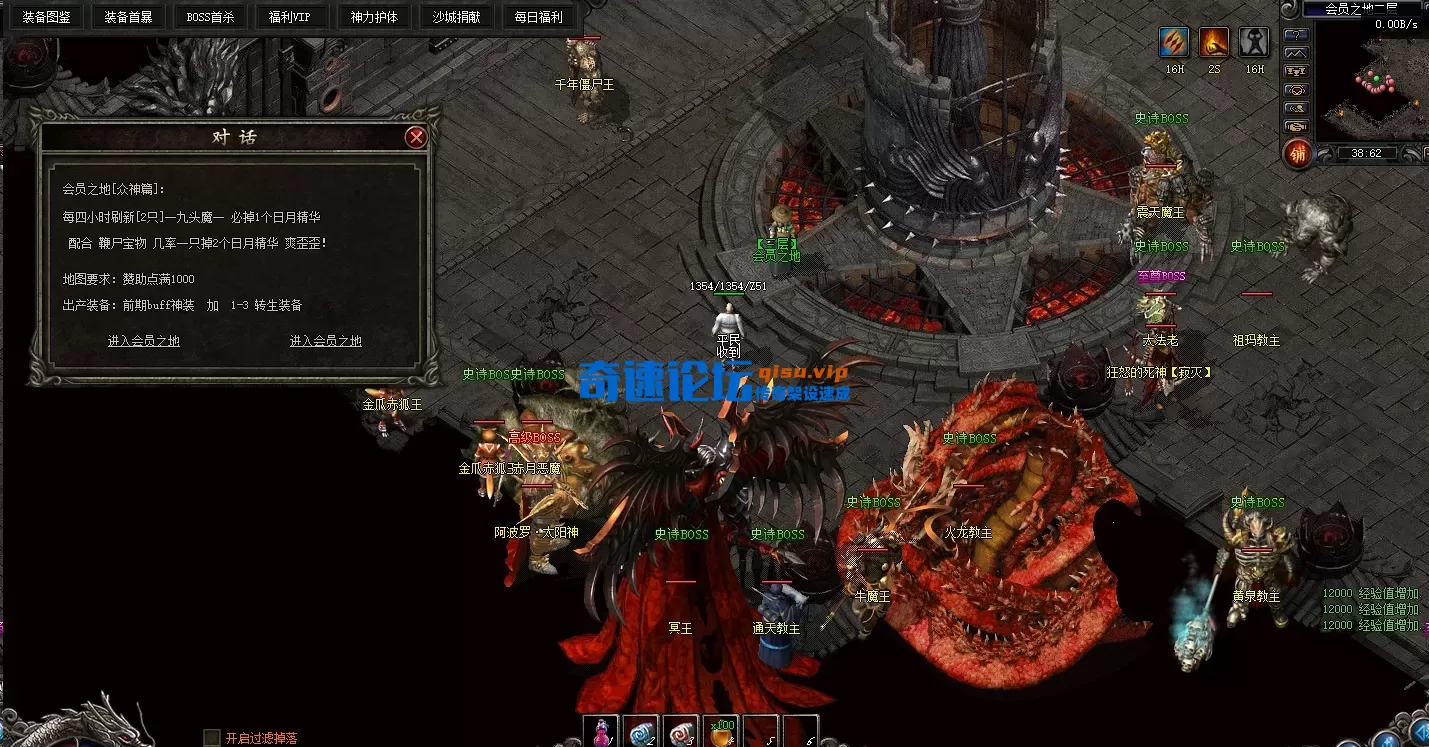Use the red scroll in hotbar slot 3

point(681,732)
